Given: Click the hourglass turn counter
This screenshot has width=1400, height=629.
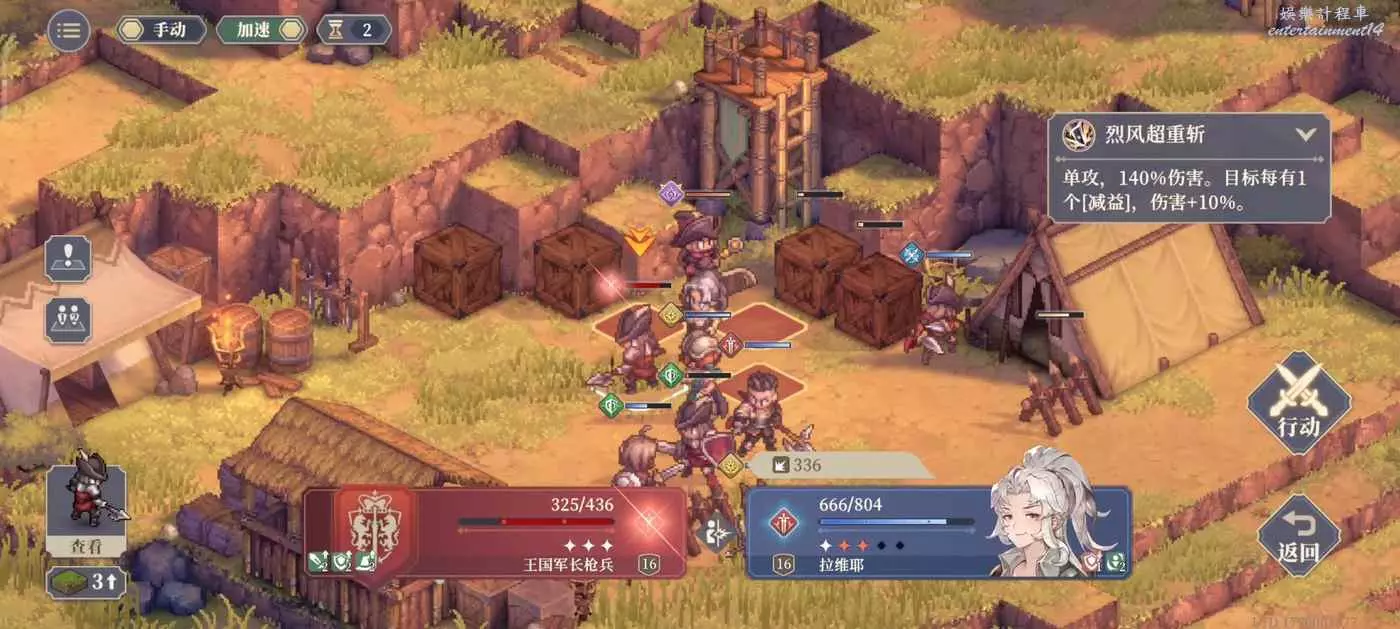Looking at the screenshot, I should (353, 30).
